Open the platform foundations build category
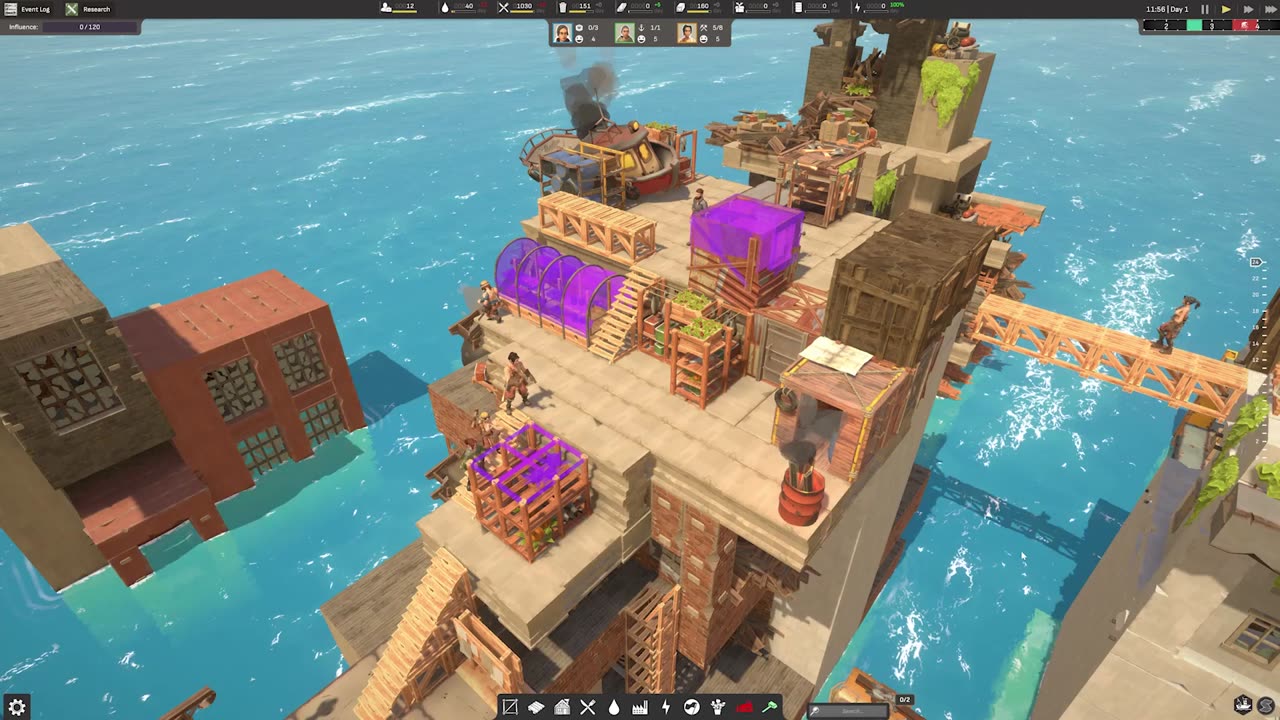The height and width of the screenshot is (720, 1280). [x=536, y=707]
